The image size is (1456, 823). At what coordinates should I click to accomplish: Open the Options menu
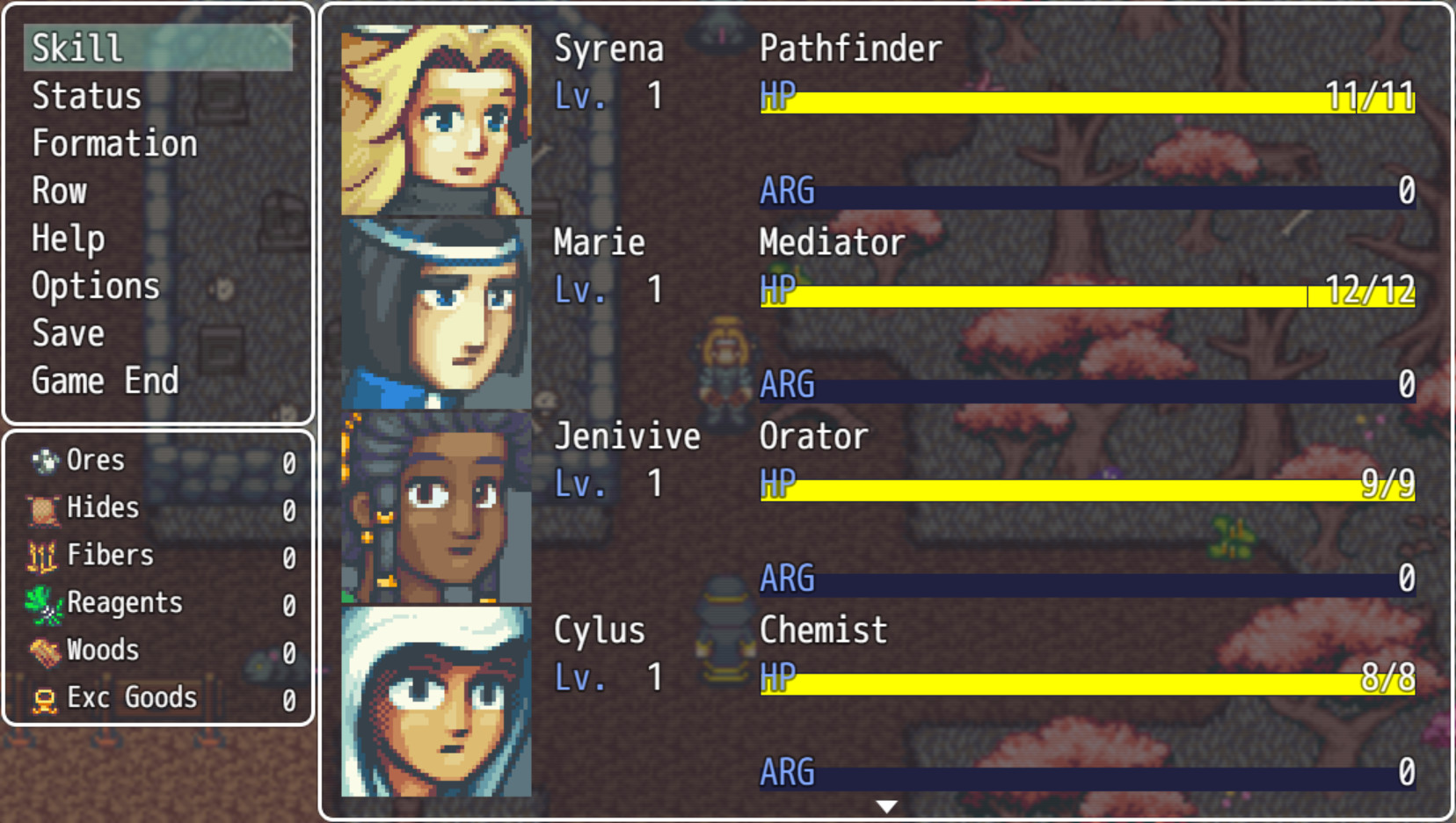coord(95,286)
